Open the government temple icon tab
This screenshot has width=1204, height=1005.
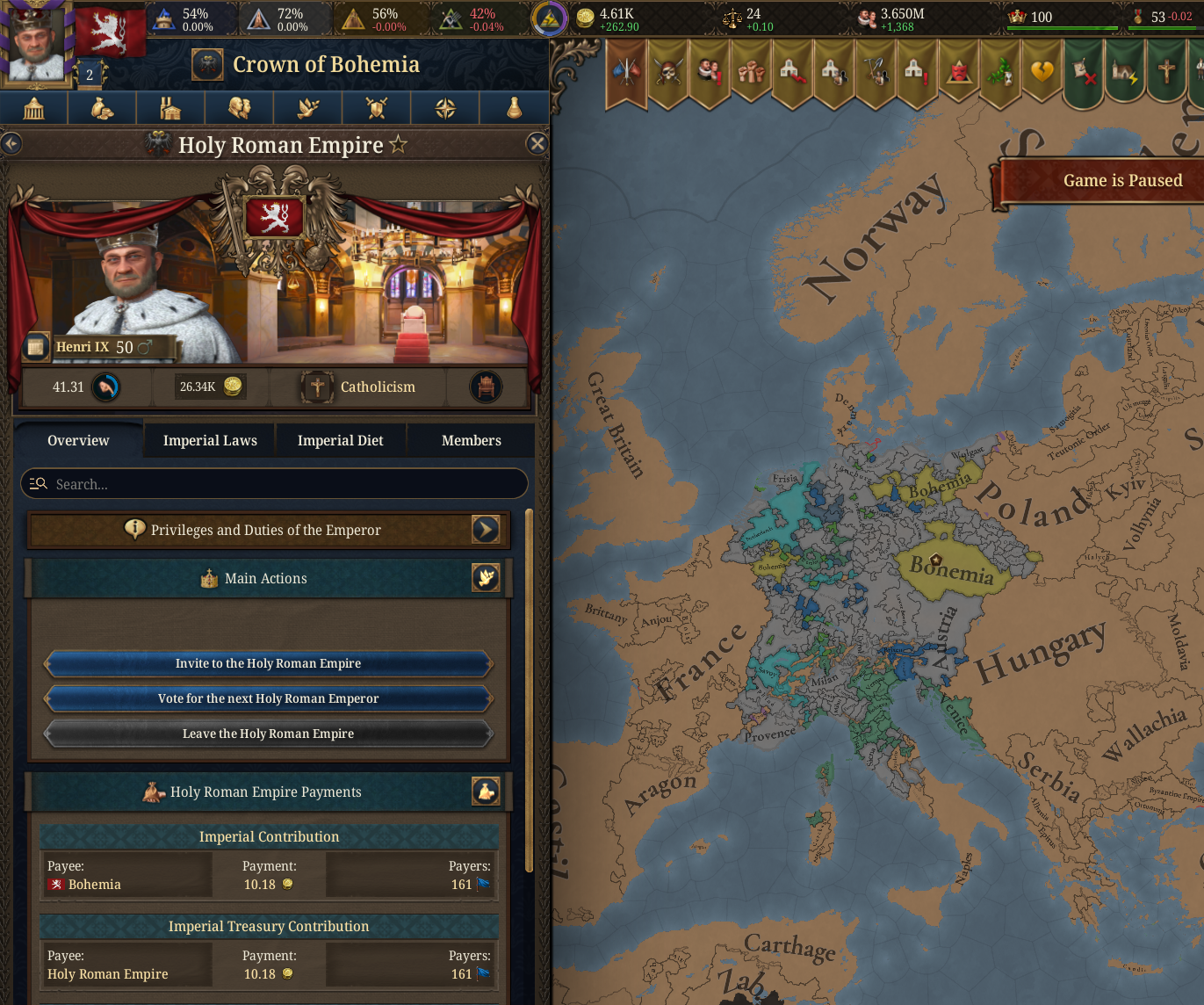34,108
